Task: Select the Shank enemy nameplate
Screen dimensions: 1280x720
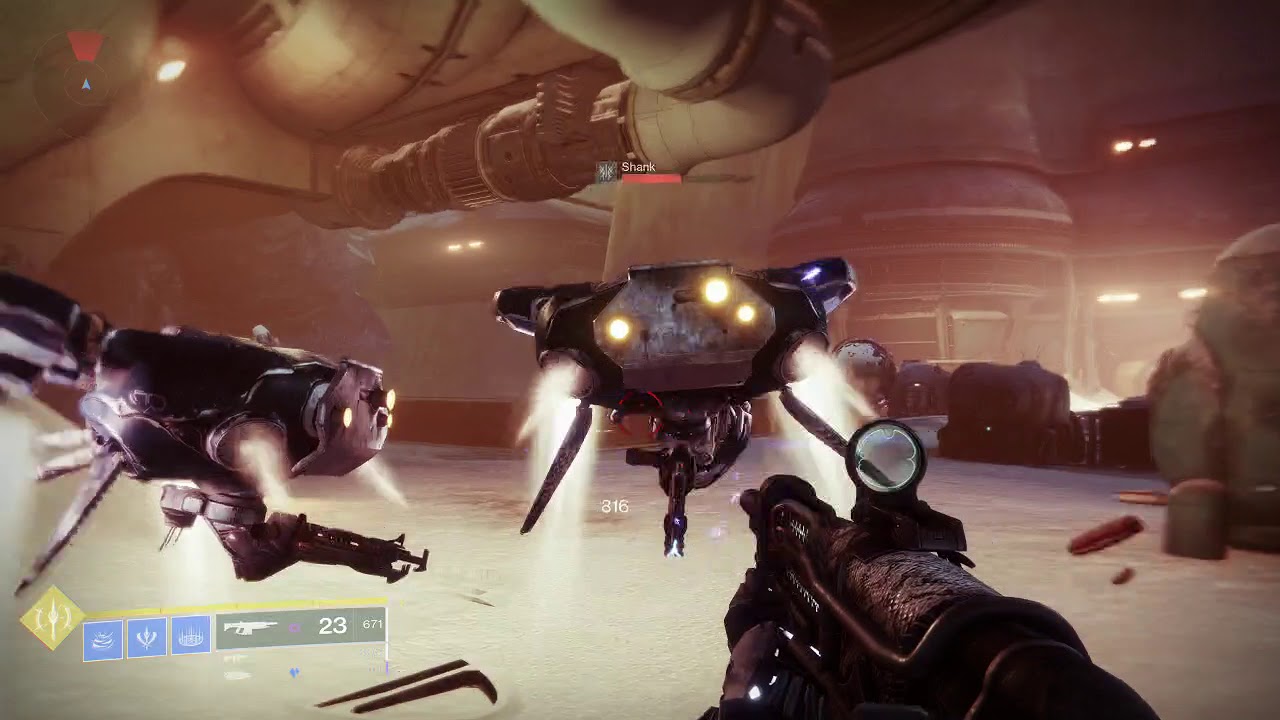Action: pyautogui.click(x=638, y=167)
